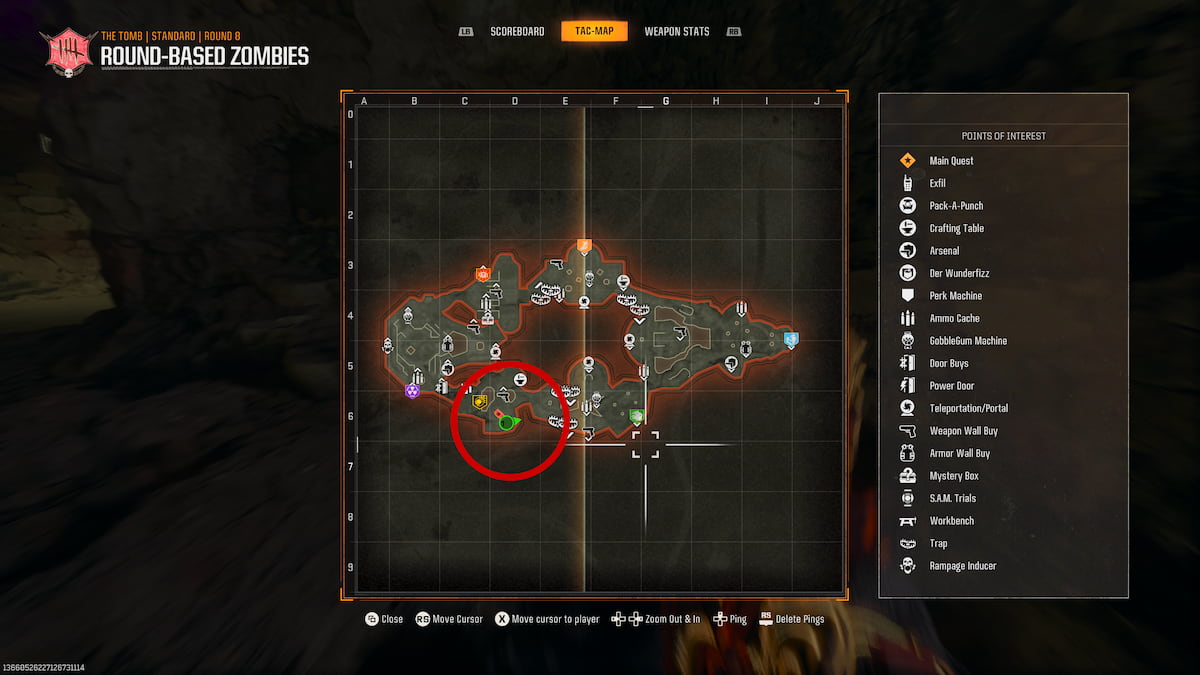Click the blue shield marker on the map
The image size is (1200, 675).
tap(791, 339)
